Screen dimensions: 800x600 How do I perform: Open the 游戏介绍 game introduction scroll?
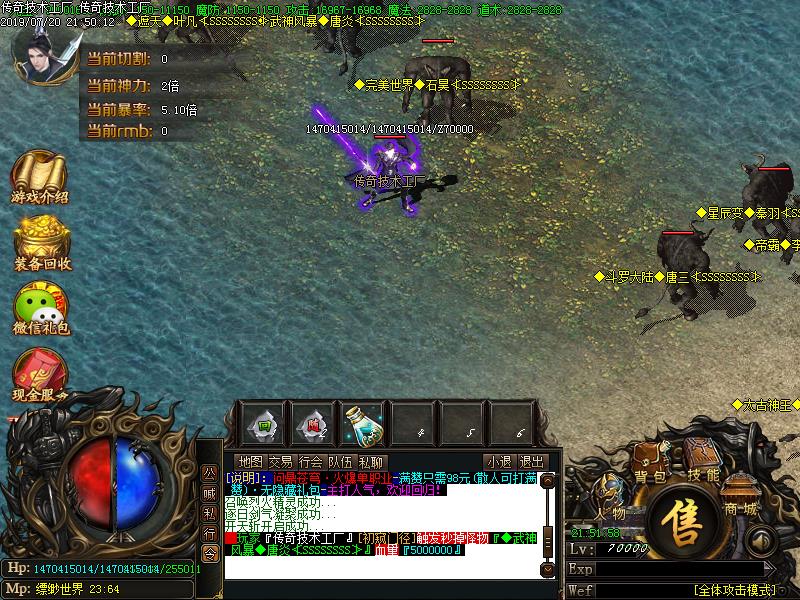pos(40,175)
